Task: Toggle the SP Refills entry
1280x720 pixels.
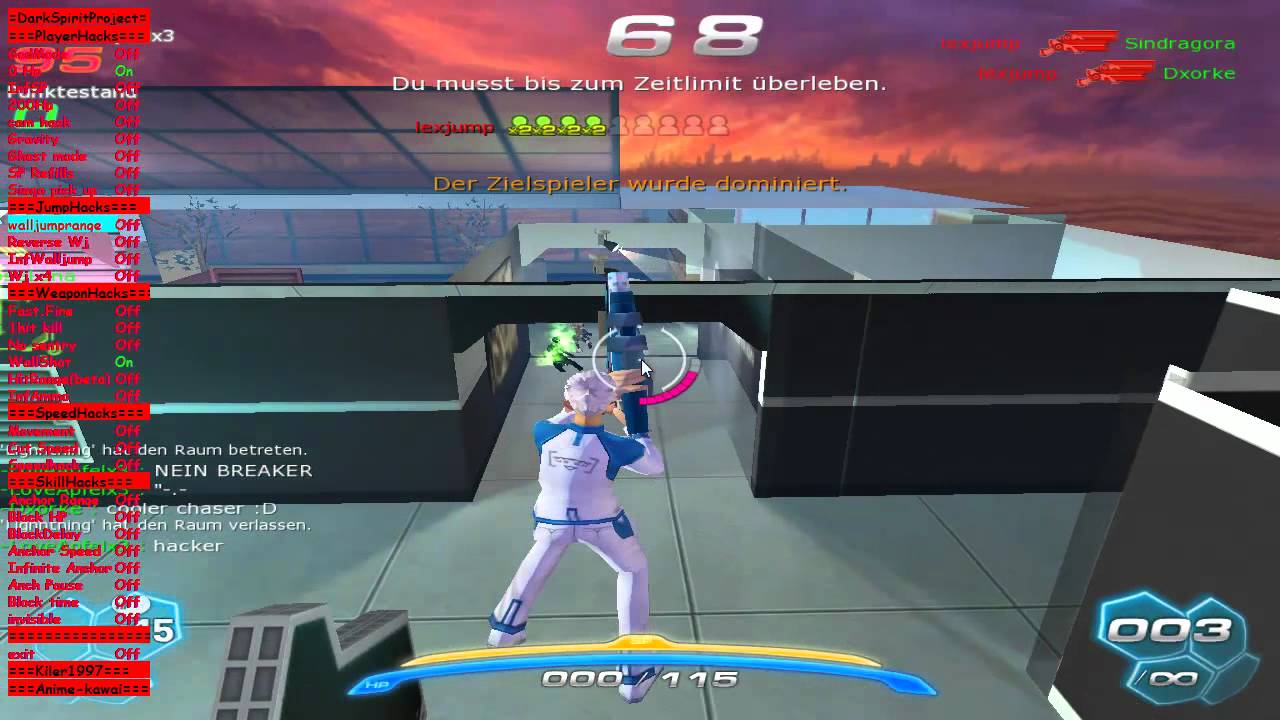Action: tap(41, 174)
